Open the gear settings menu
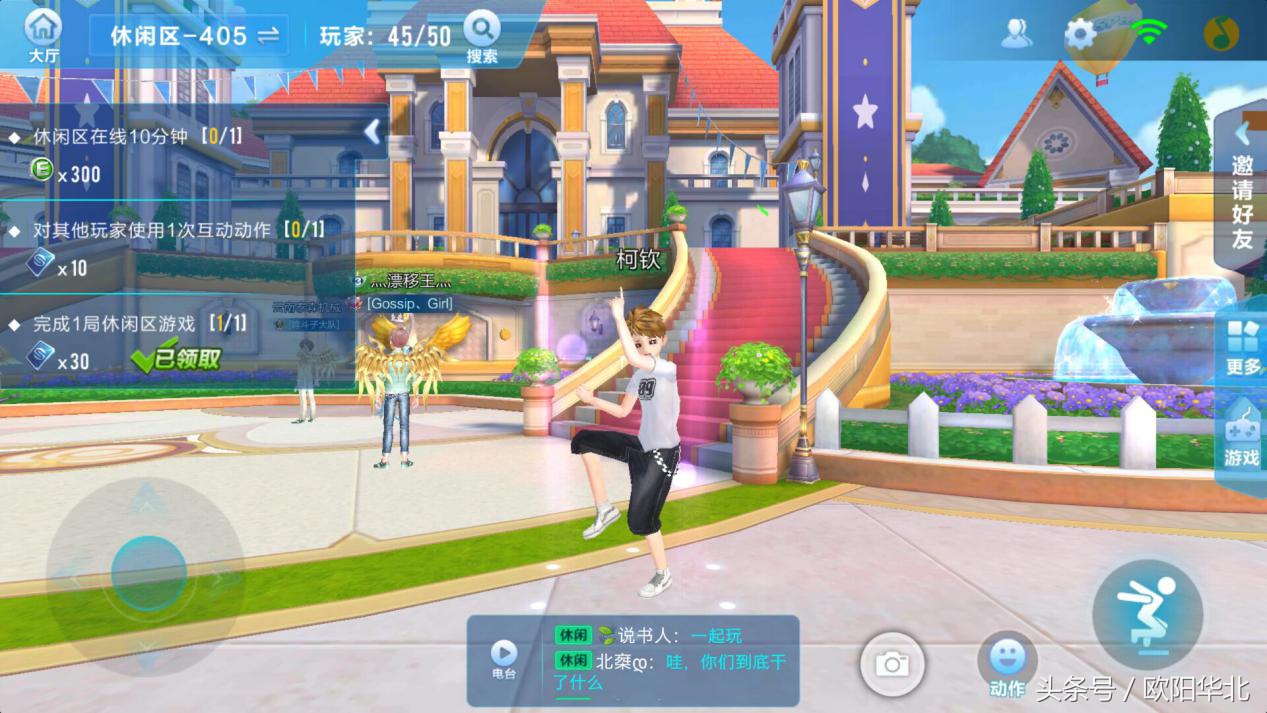 1080,34
